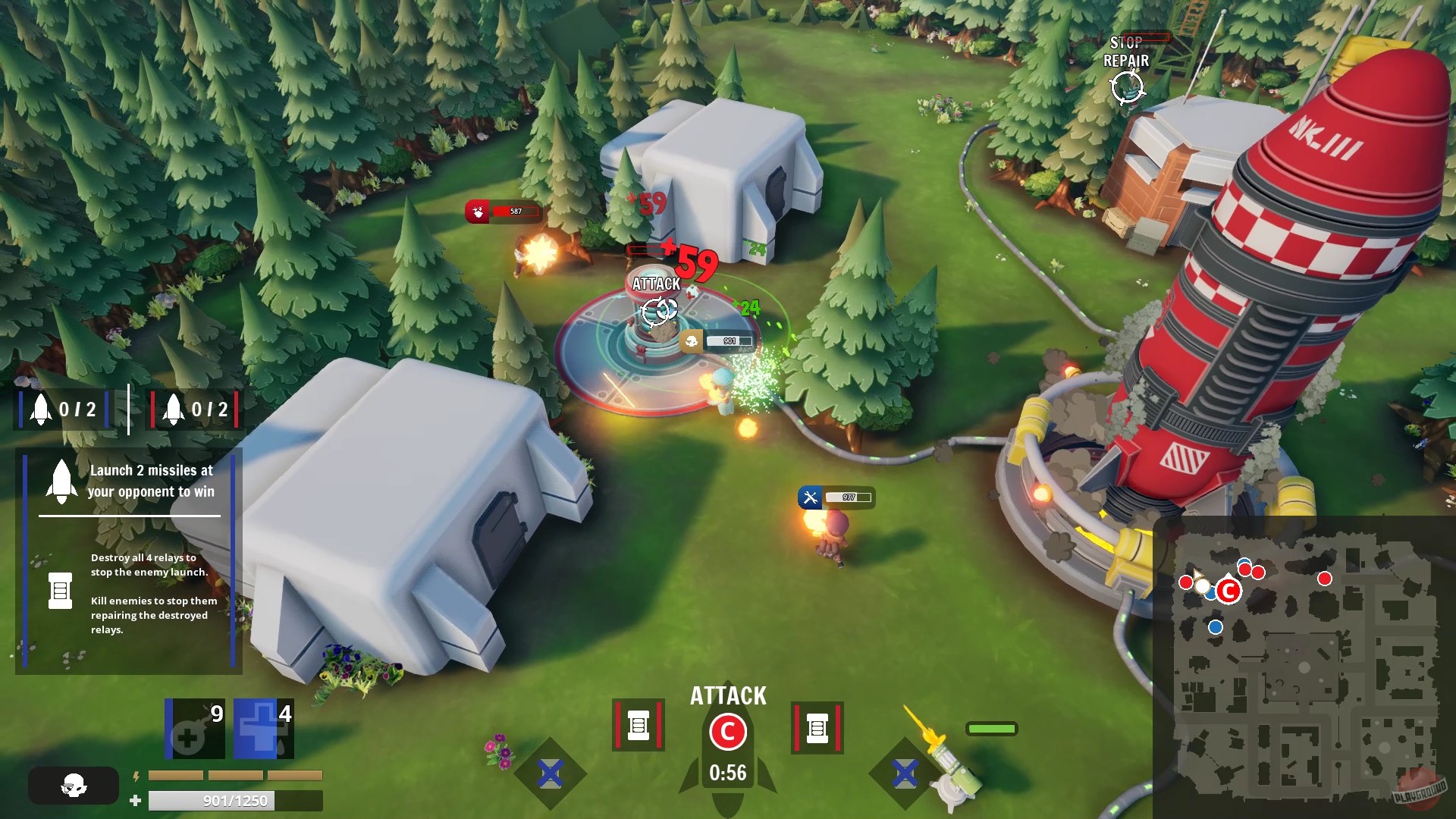Click the STOP REPAIR text at top right

click(1125, 51)
